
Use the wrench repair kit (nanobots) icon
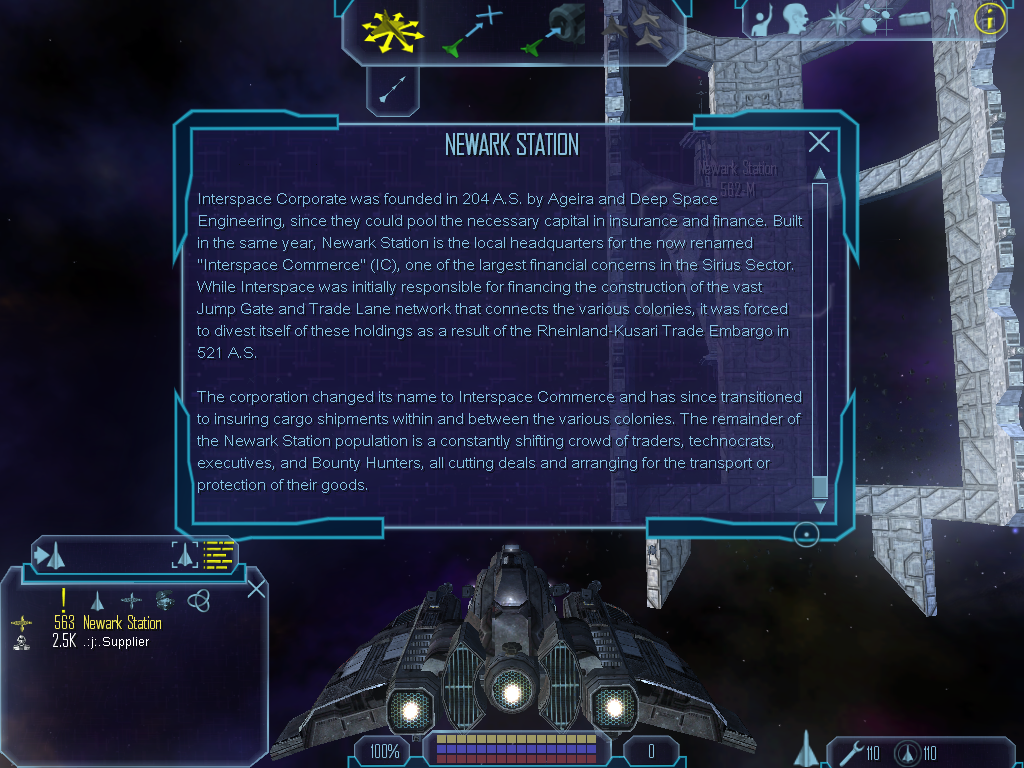853,753
